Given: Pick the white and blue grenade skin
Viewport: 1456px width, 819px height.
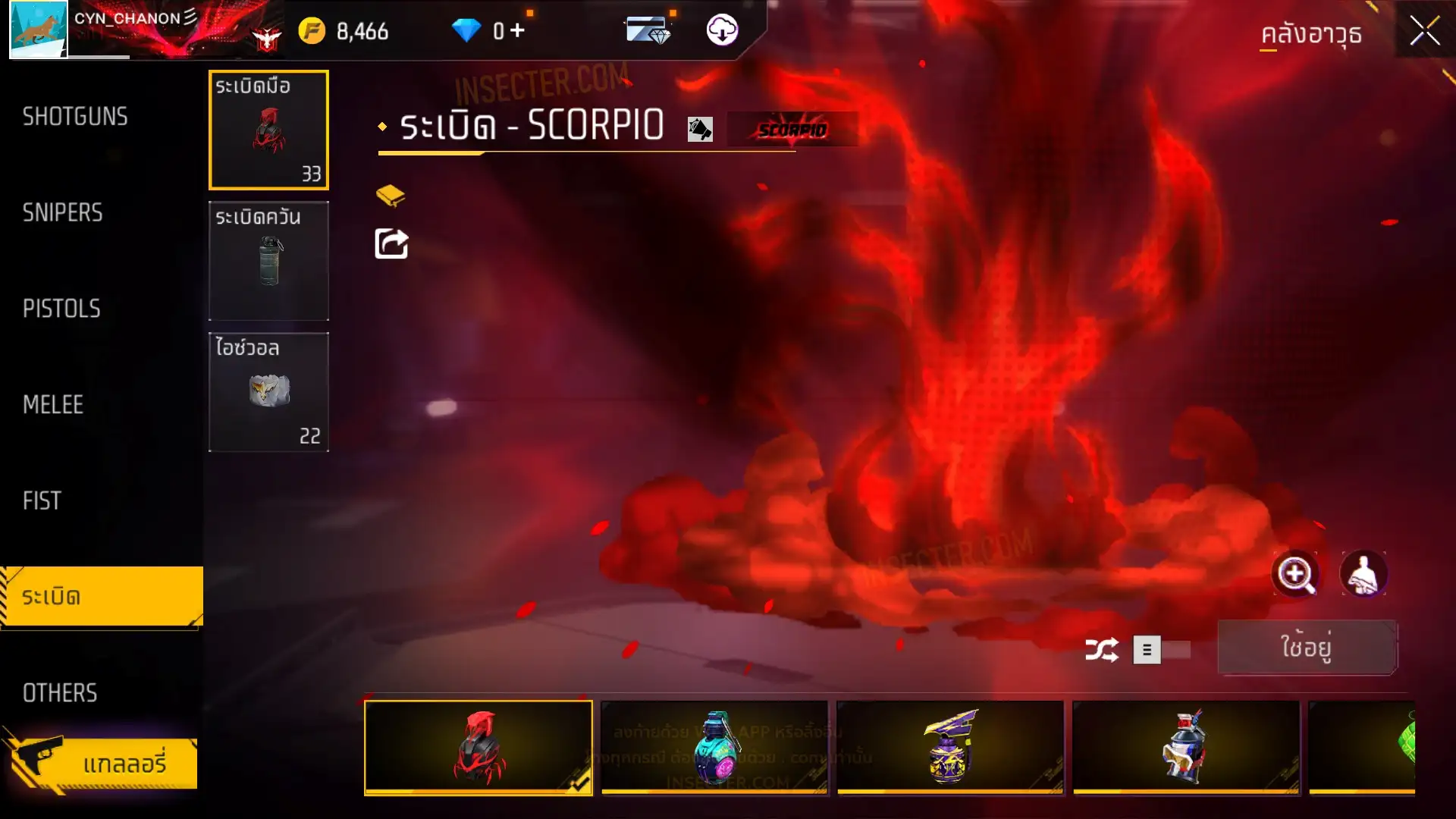Looking at the screenshot, I should click(x=1185, y=747).
